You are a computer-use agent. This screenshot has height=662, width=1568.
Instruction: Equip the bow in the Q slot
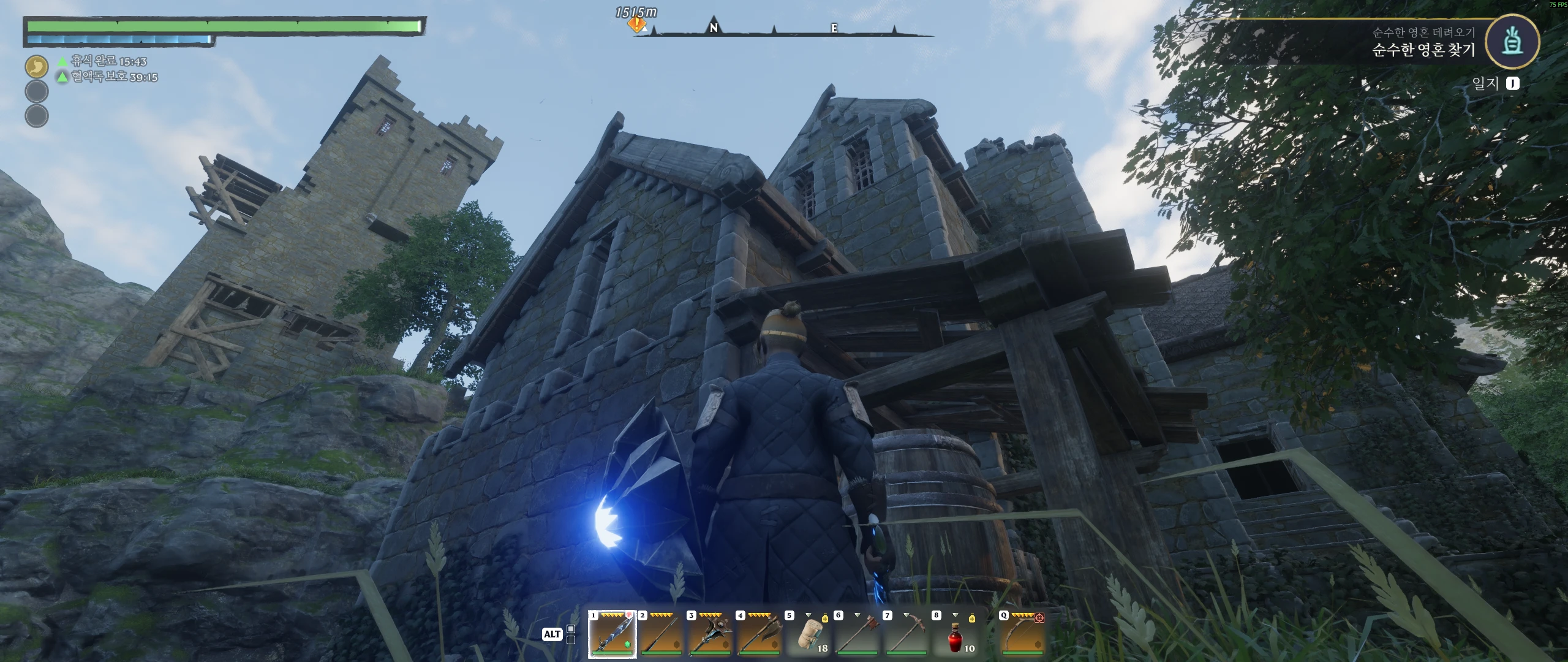(x=1022, y=634)
